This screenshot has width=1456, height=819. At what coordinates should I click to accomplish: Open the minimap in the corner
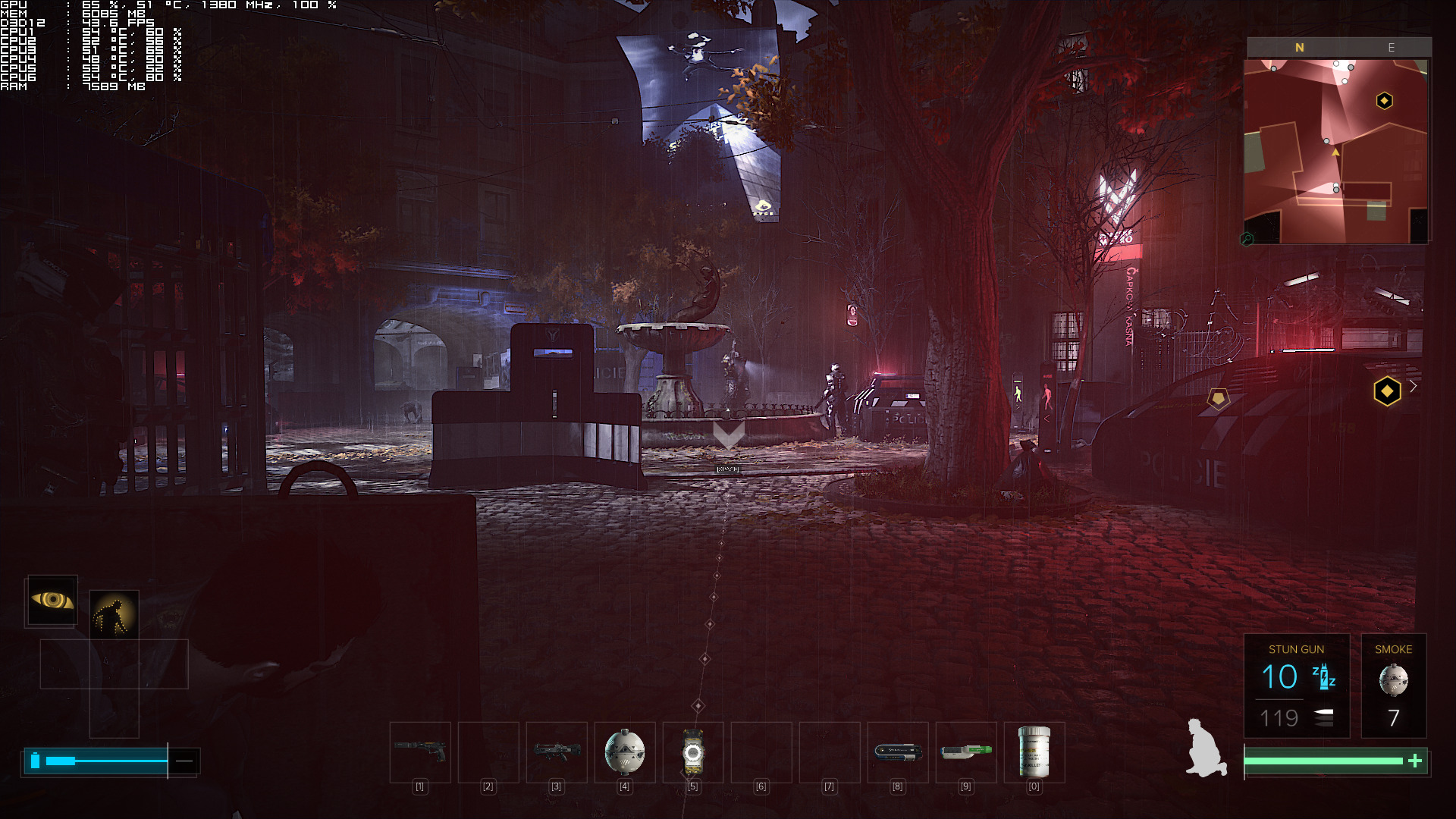pos(1336,152)
